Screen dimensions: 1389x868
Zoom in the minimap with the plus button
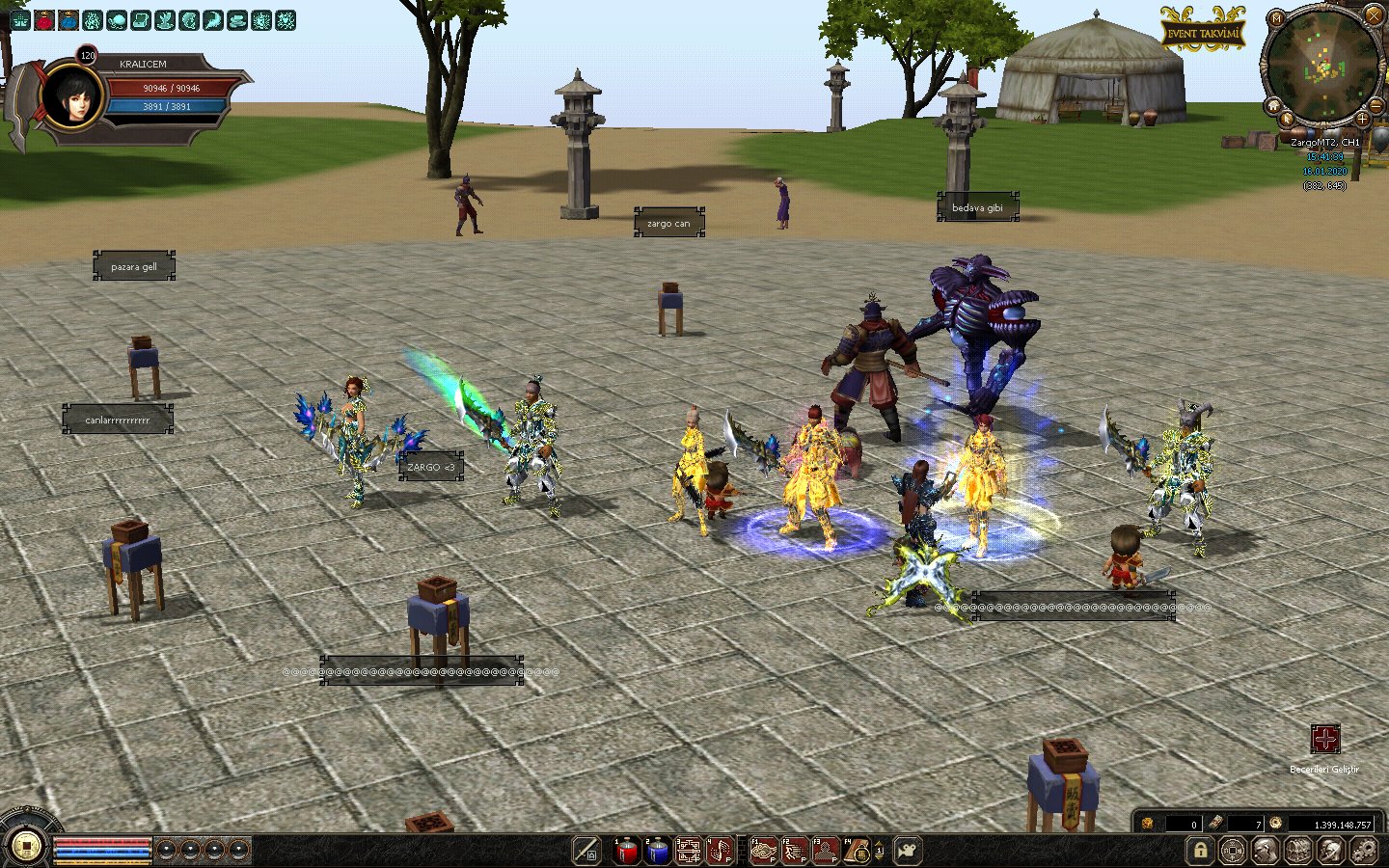pyautogui.click(x=1362, y=119)
